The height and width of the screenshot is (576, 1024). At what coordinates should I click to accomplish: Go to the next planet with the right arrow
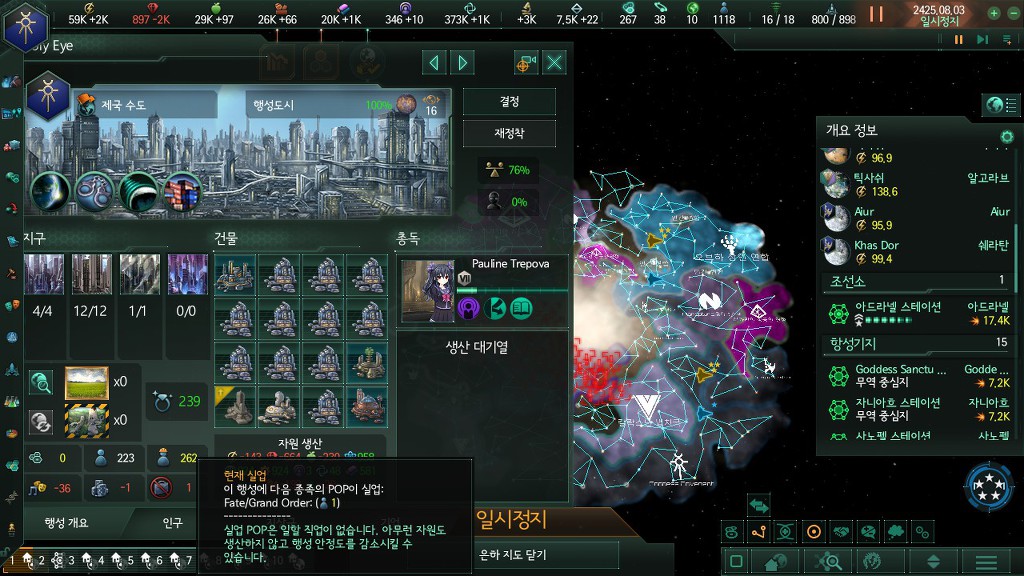pos(461,63)
